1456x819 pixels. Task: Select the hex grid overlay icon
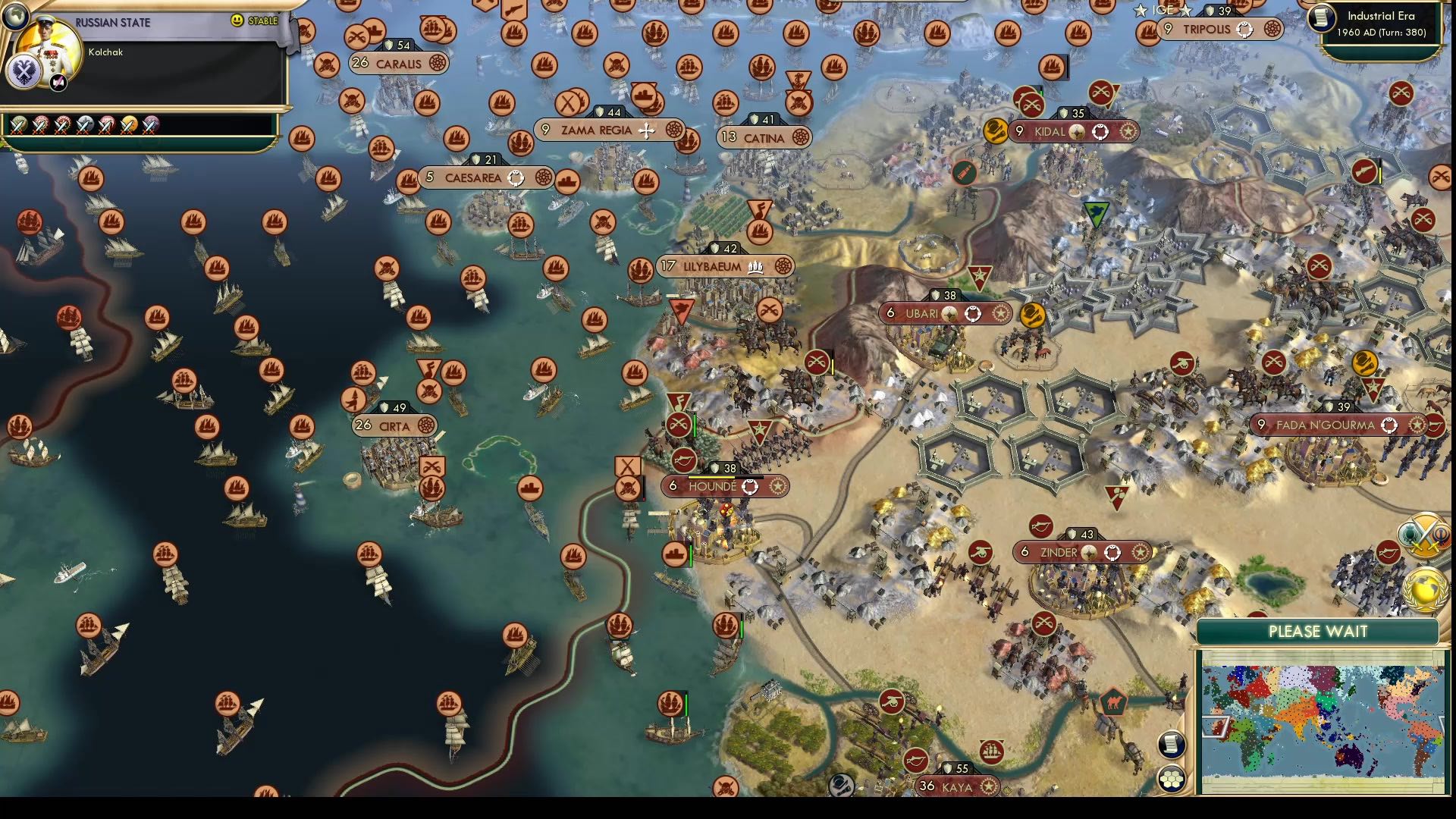(x=1171, y=778)
